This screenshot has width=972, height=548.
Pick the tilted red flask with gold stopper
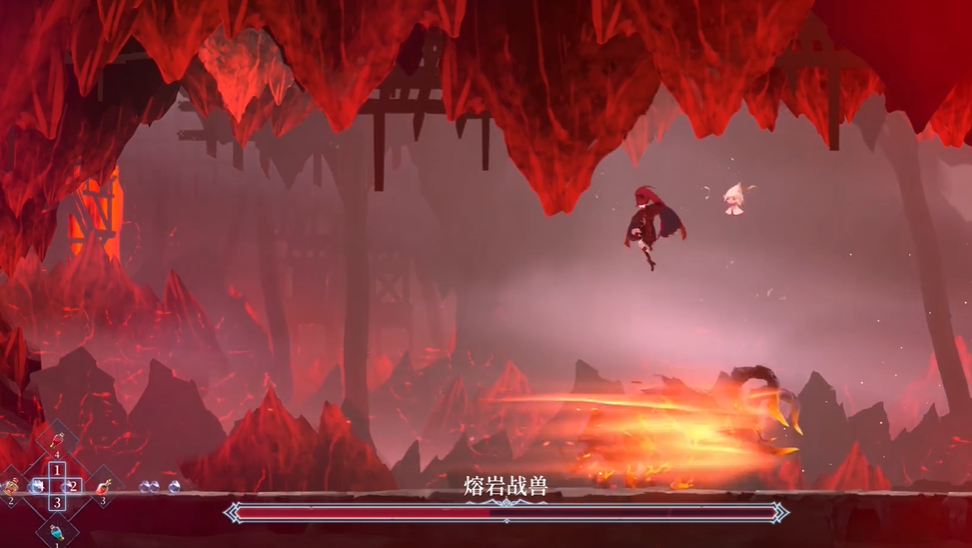pyautogui.click(x=103, y=487)
